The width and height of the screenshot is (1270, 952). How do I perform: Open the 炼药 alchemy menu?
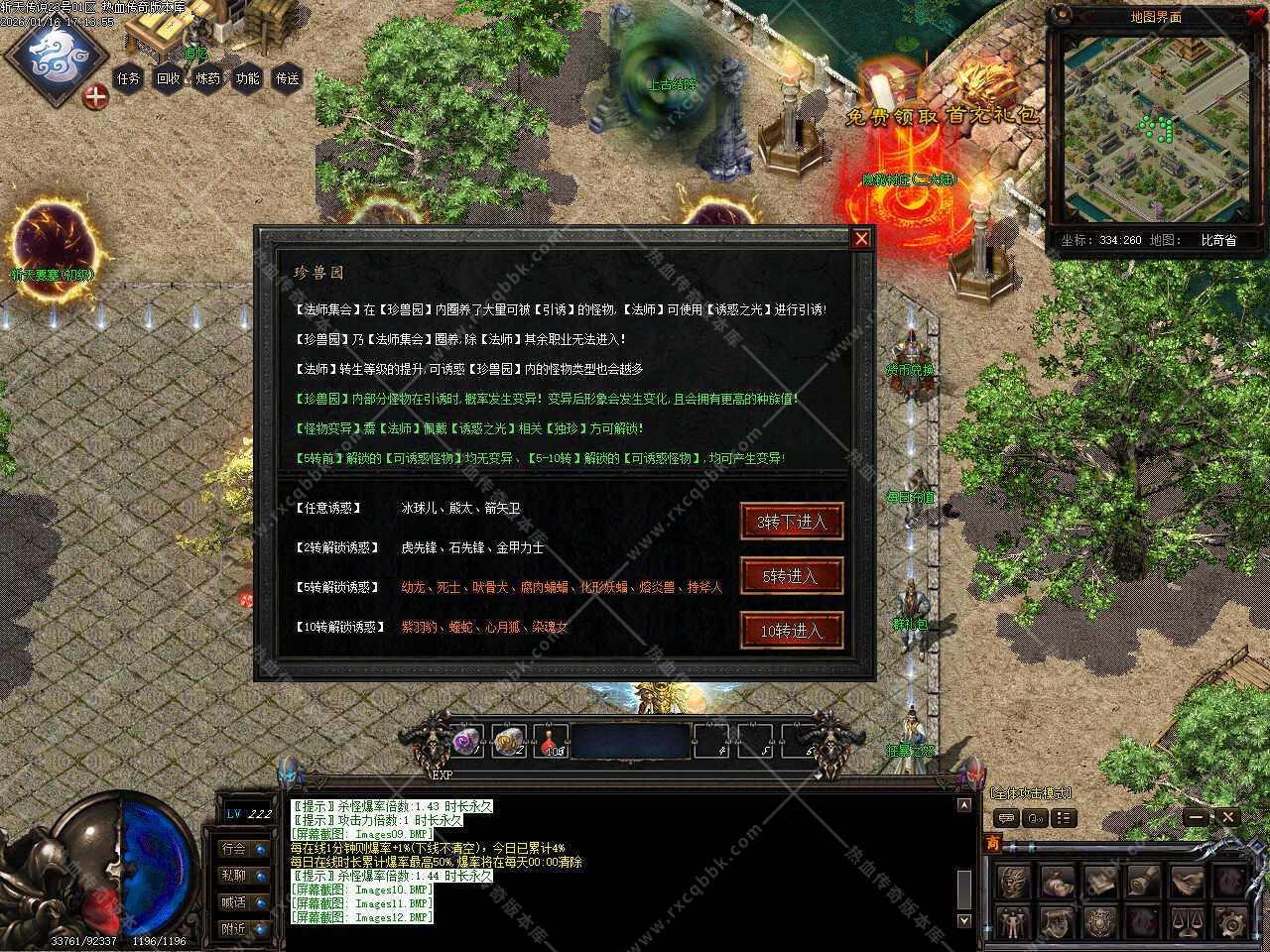click(x=208, y=78)
